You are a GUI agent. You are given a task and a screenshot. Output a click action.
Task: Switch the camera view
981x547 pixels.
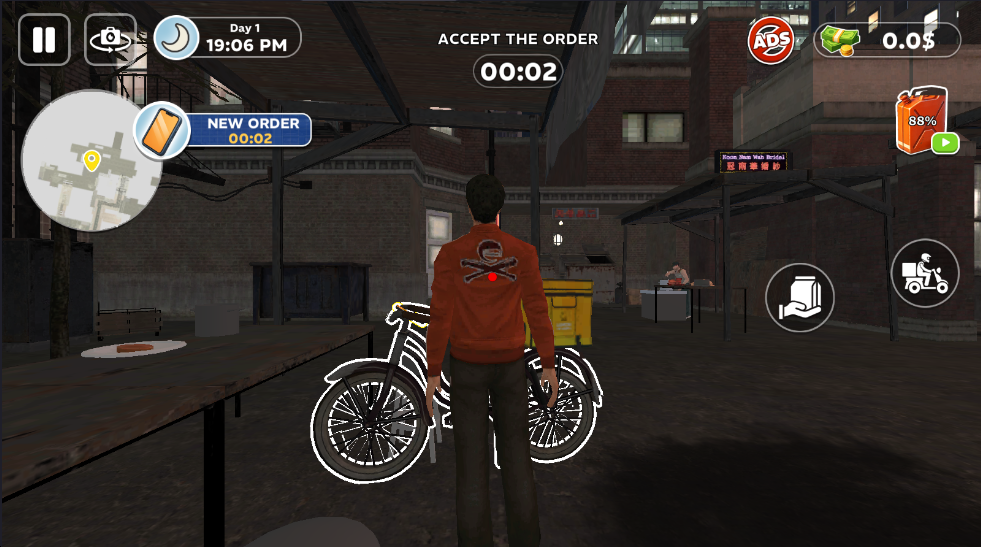click(x=110, y=40)
